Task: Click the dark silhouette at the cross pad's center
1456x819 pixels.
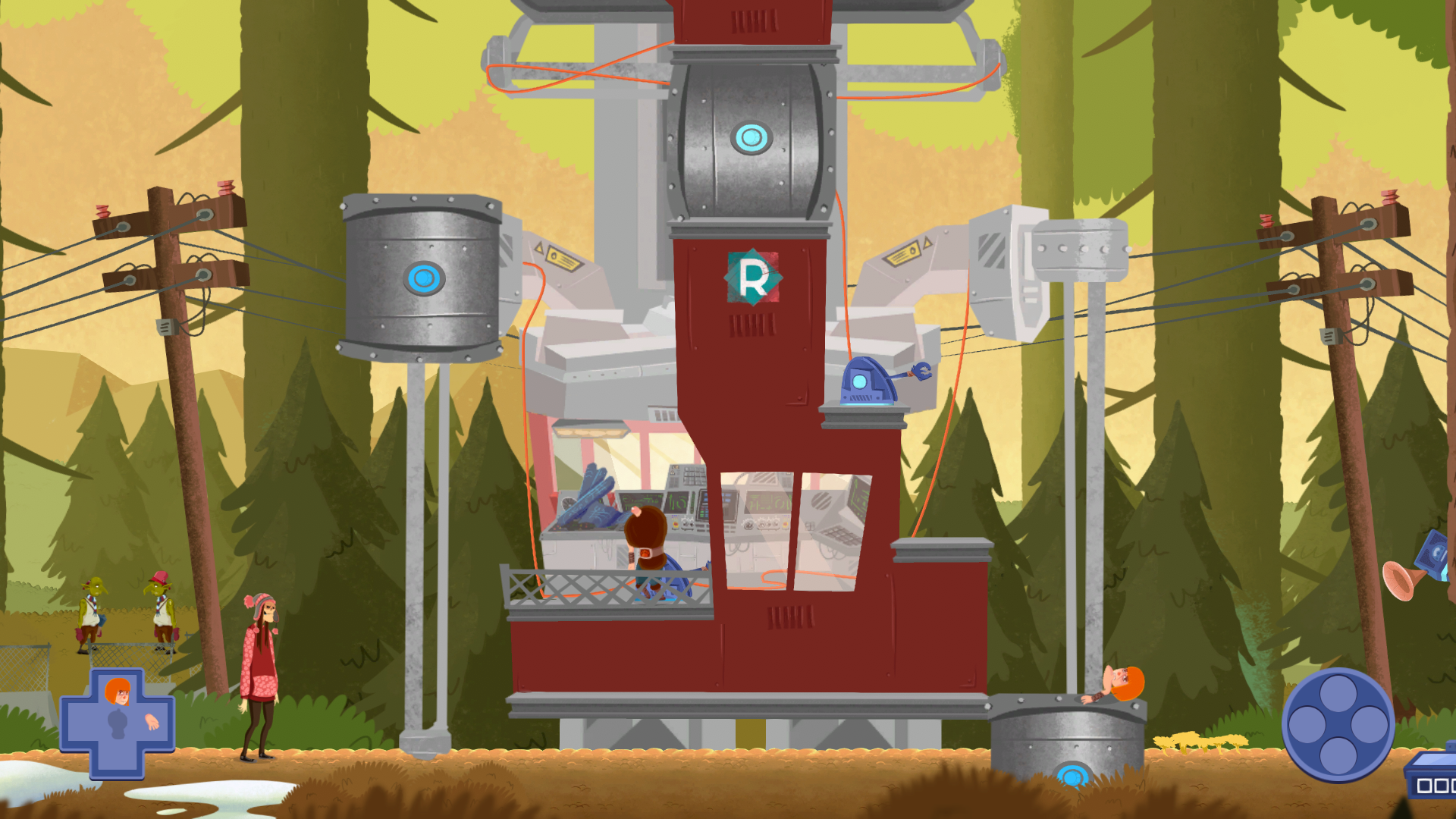Action: click(118, 723)
